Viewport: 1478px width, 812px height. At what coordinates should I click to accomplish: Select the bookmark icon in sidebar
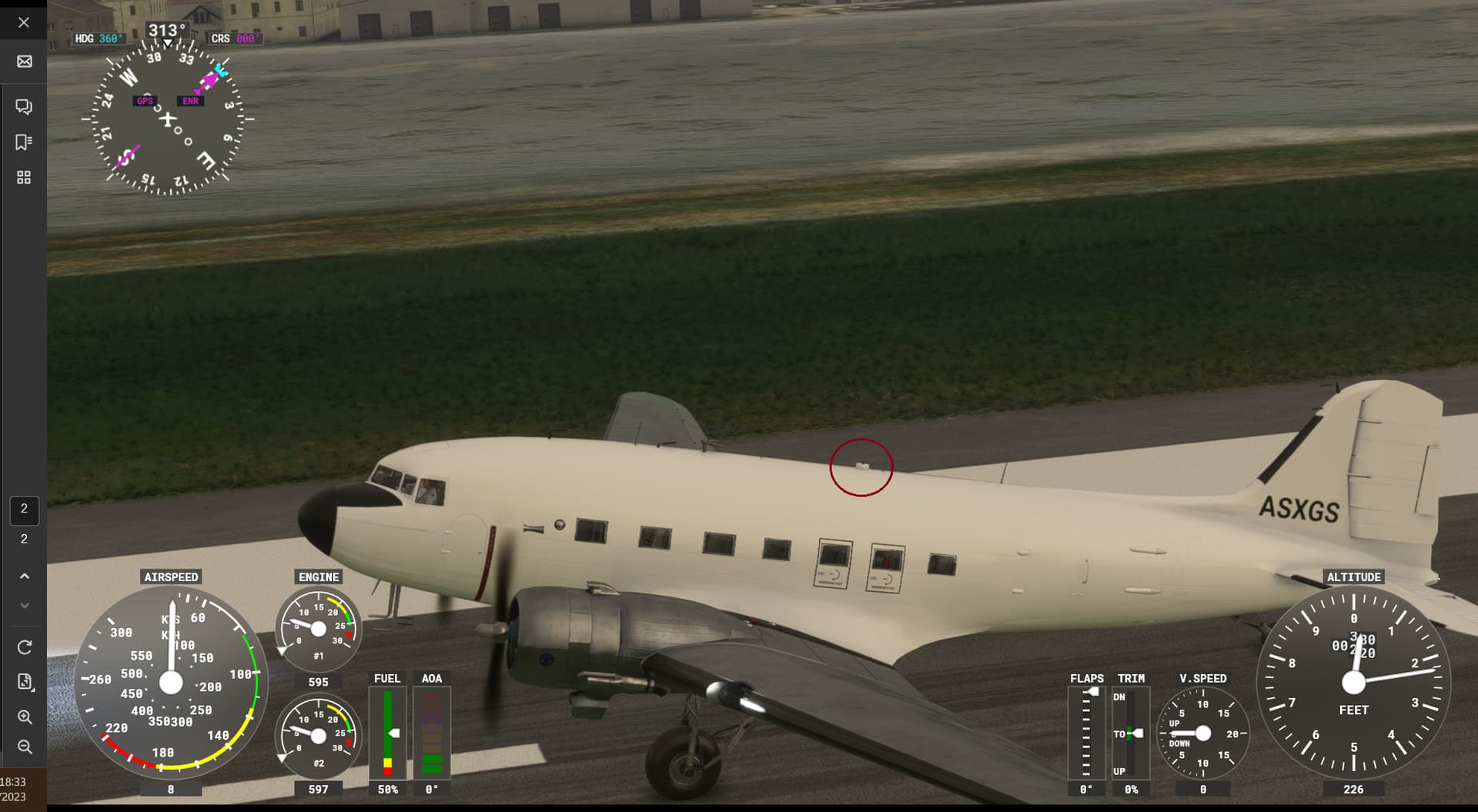click(24, 142)
